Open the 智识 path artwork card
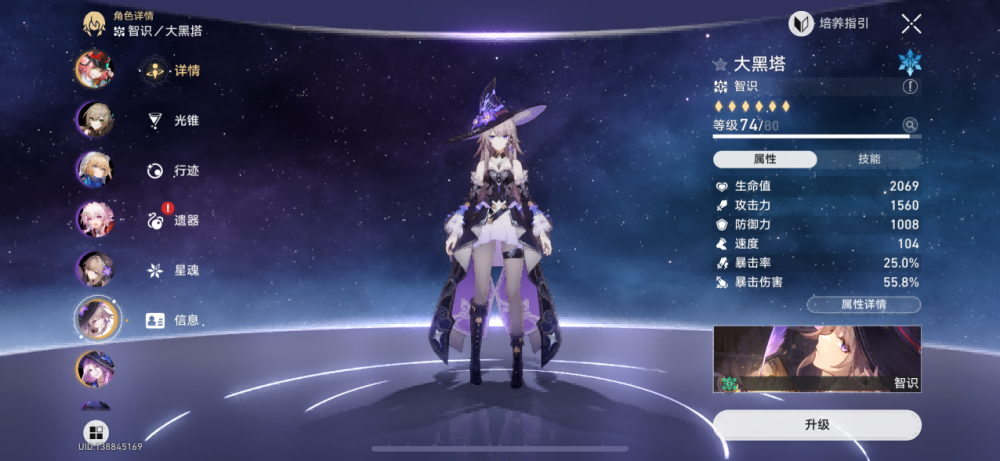The image size is (1000, 461). click(x=817, y=359)
